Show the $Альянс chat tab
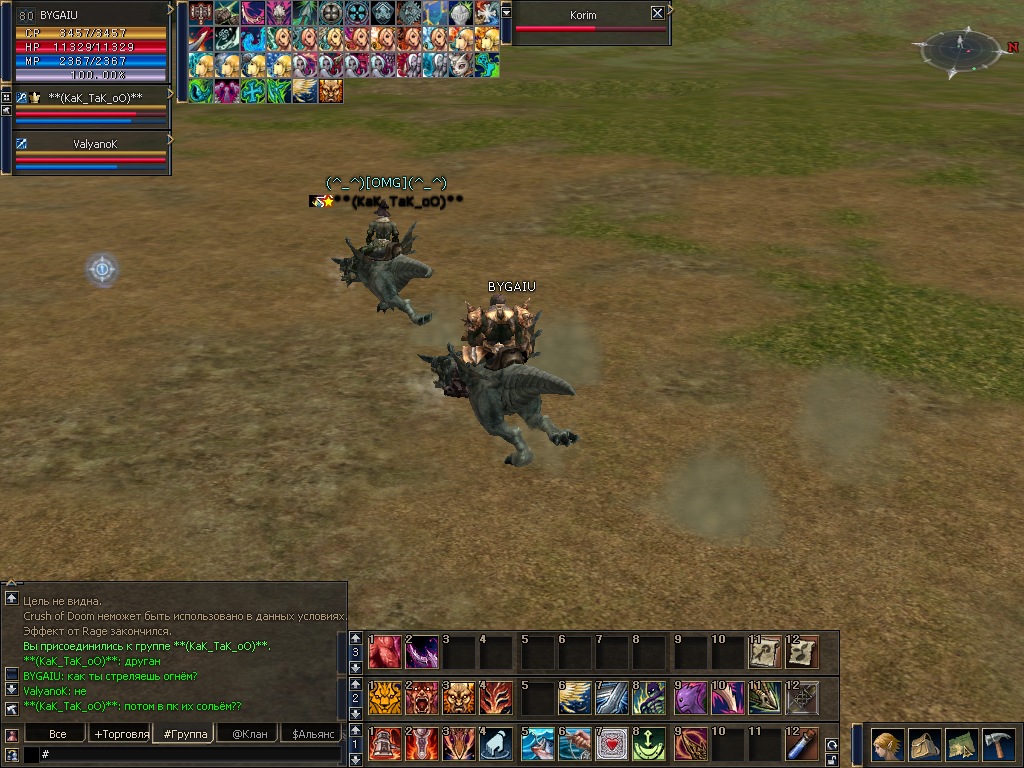Viewport: 1024px width, 768px height. click(x=312, y=734)
